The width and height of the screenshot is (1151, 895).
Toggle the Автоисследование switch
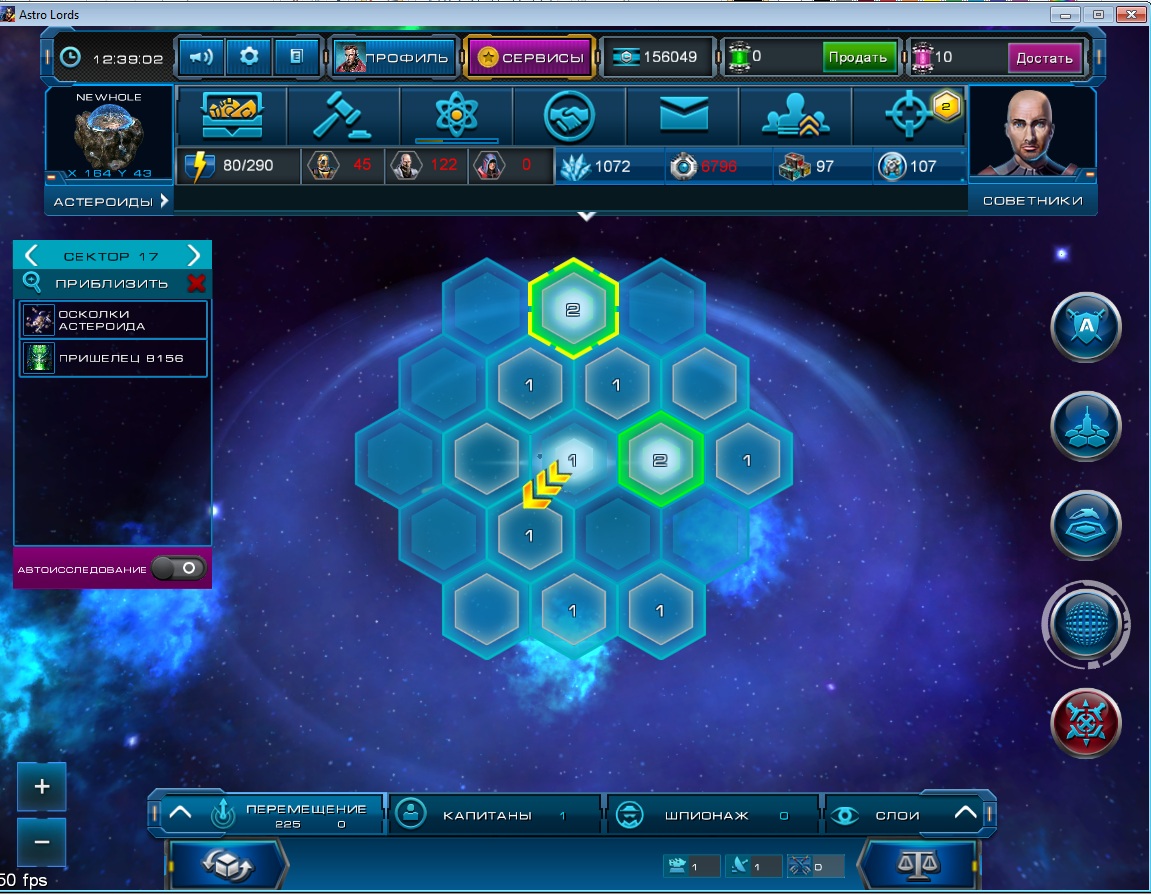(x=186, y=569)
